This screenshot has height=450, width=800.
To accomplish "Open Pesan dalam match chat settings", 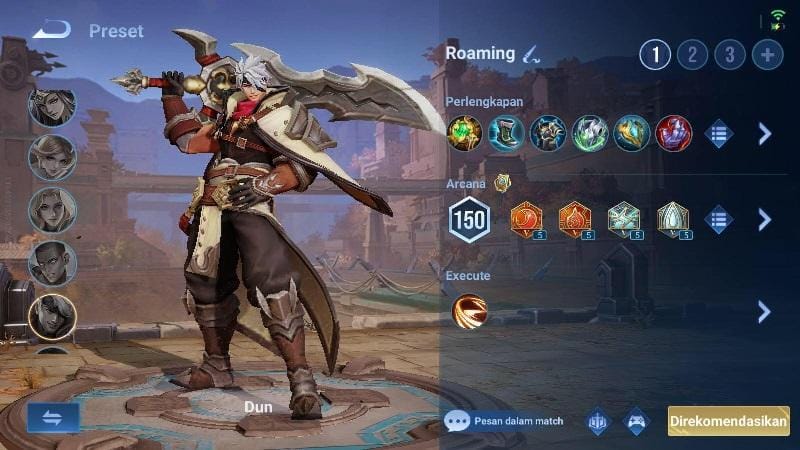I will (x=504, y=421).
